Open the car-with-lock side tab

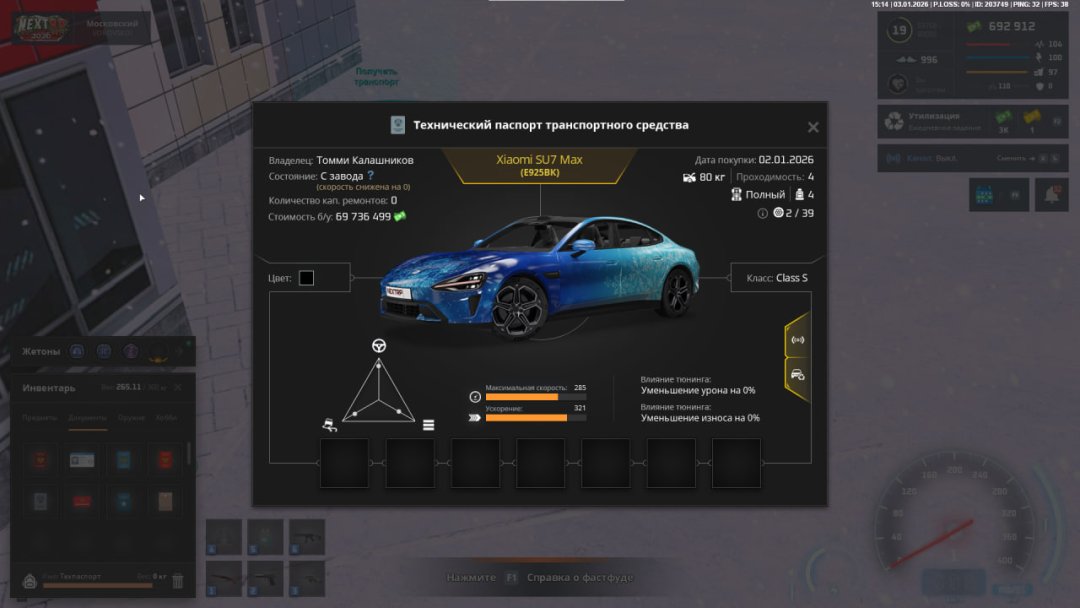[x=797, y=375]
